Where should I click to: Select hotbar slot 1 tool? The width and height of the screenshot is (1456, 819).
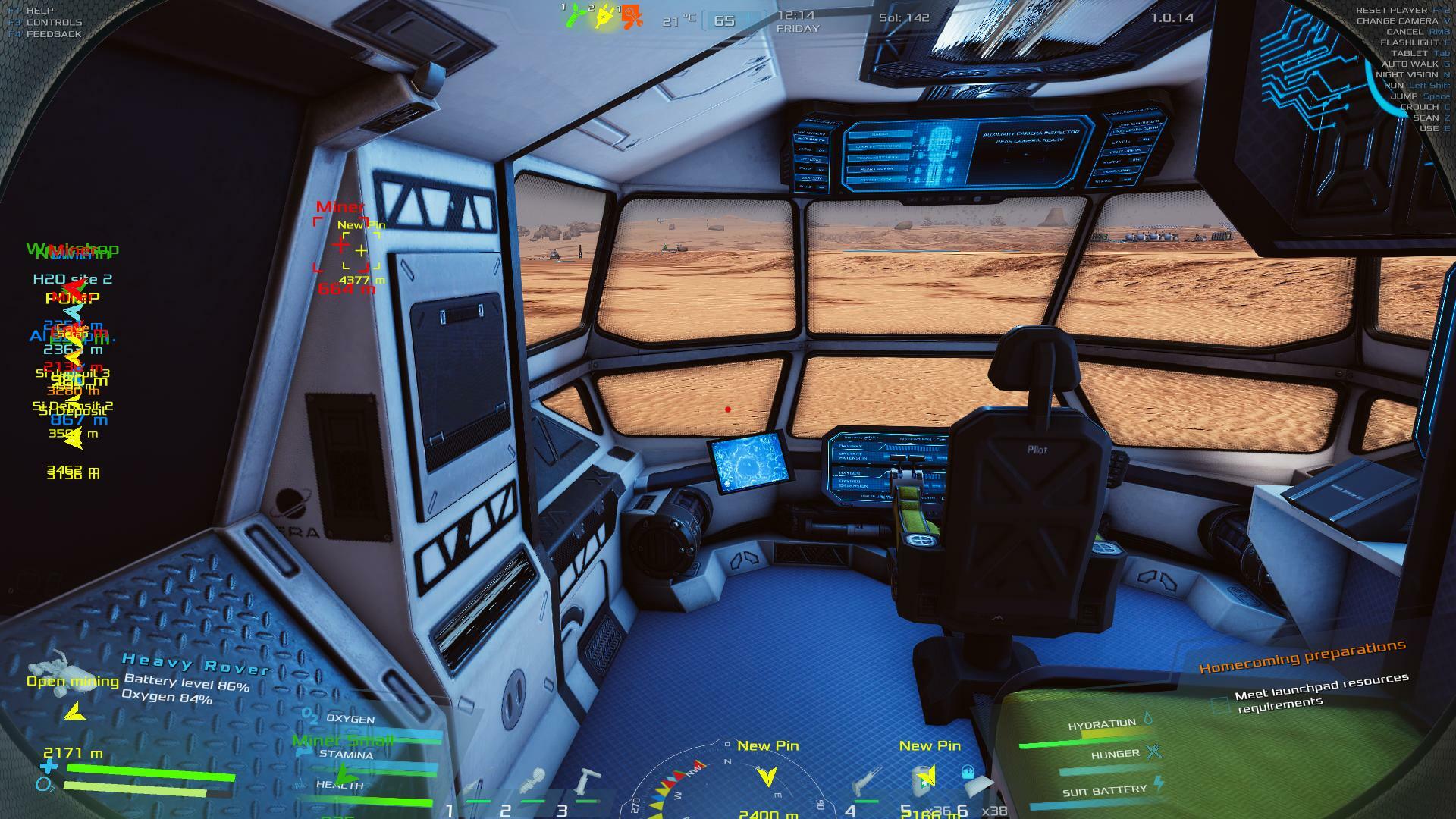tap(474, 790)
